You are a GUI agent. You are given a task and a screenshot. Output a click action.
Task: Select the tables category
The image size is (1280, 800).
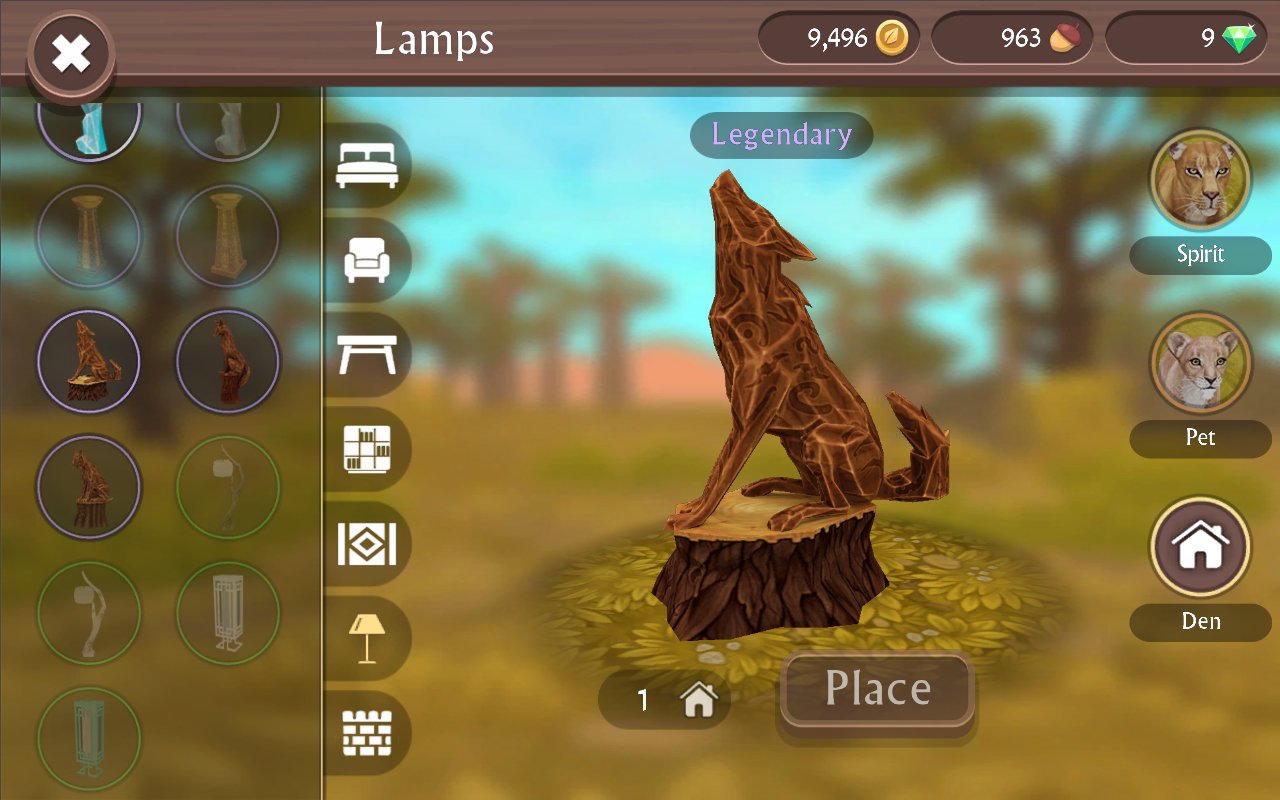(367, 354)
